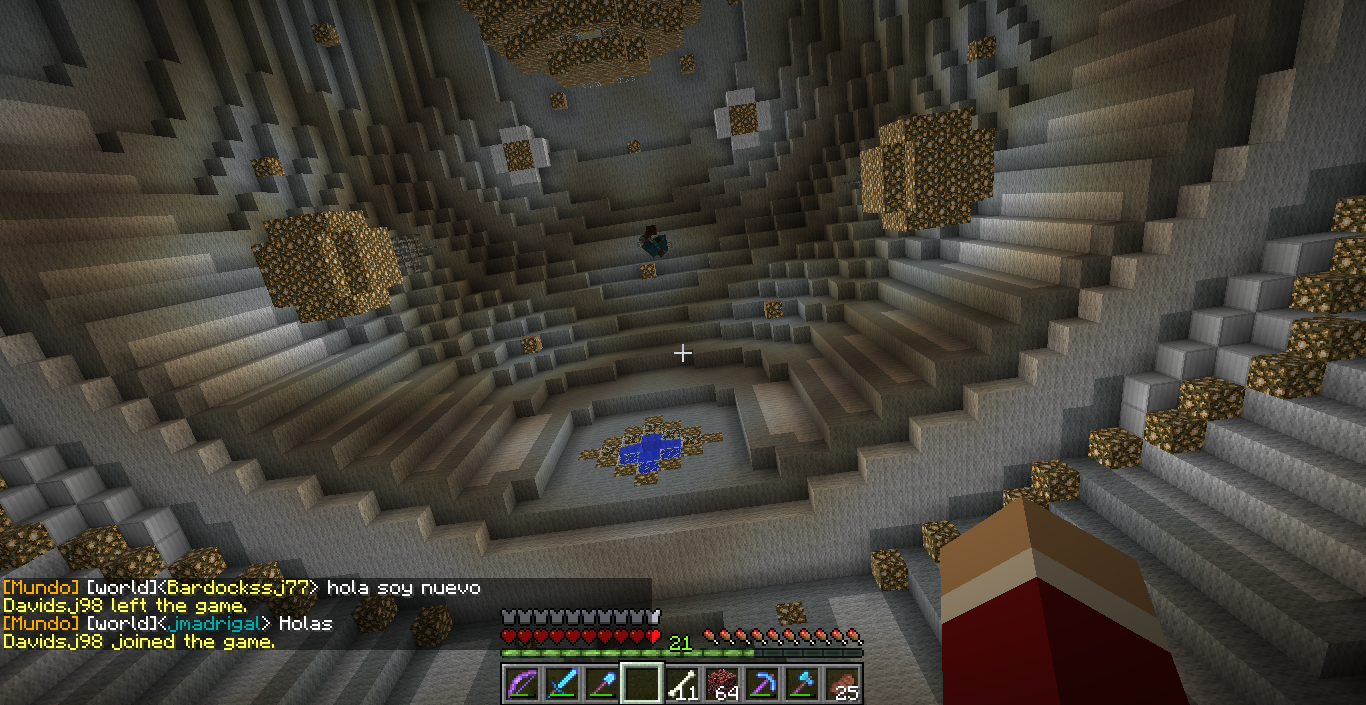Select the cooked meat stack of 25
The width and height of the screenshot is (1366, 705).
point(842,684)
